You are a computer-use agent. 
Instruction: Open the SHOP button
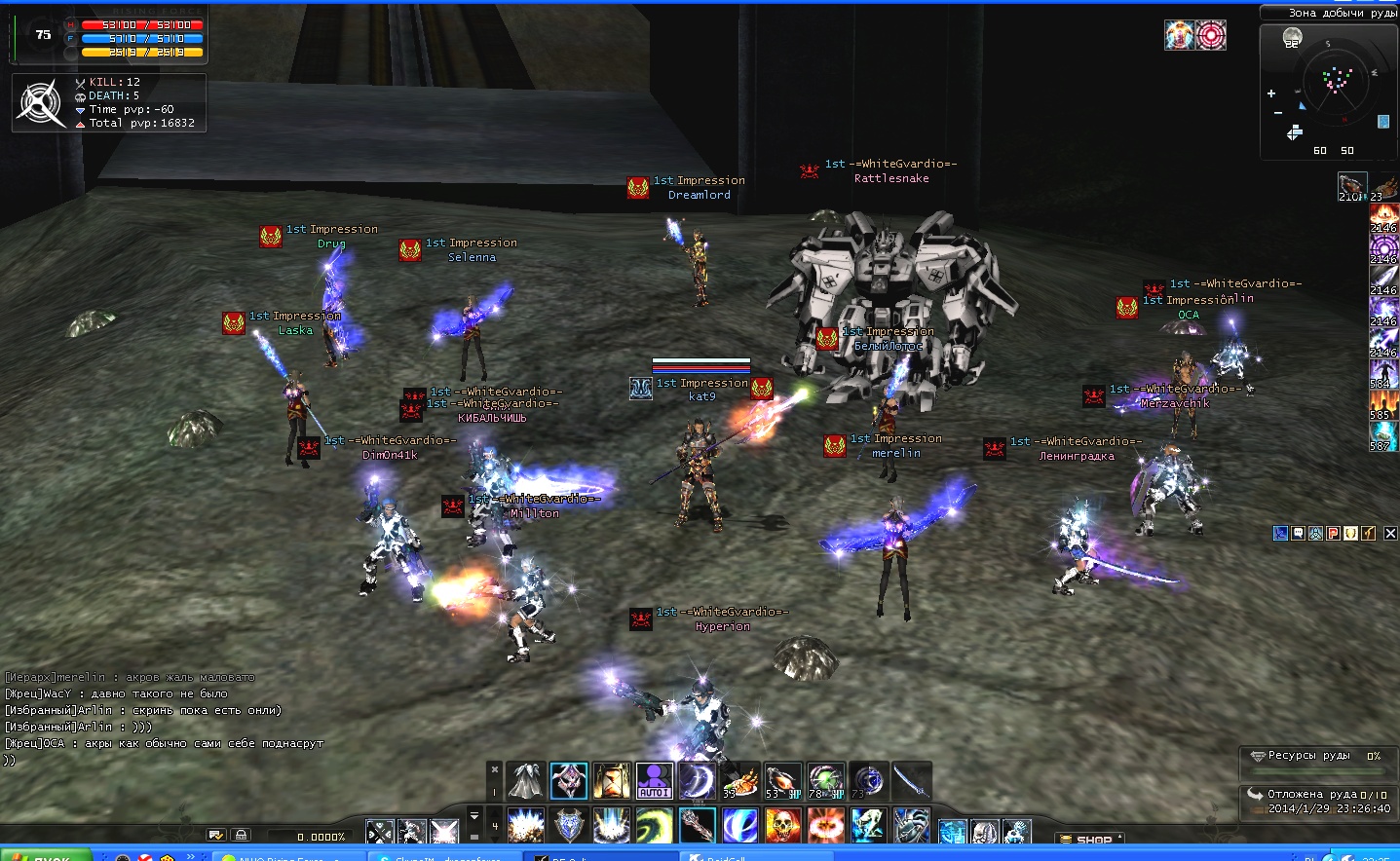tap(1093, 840)
